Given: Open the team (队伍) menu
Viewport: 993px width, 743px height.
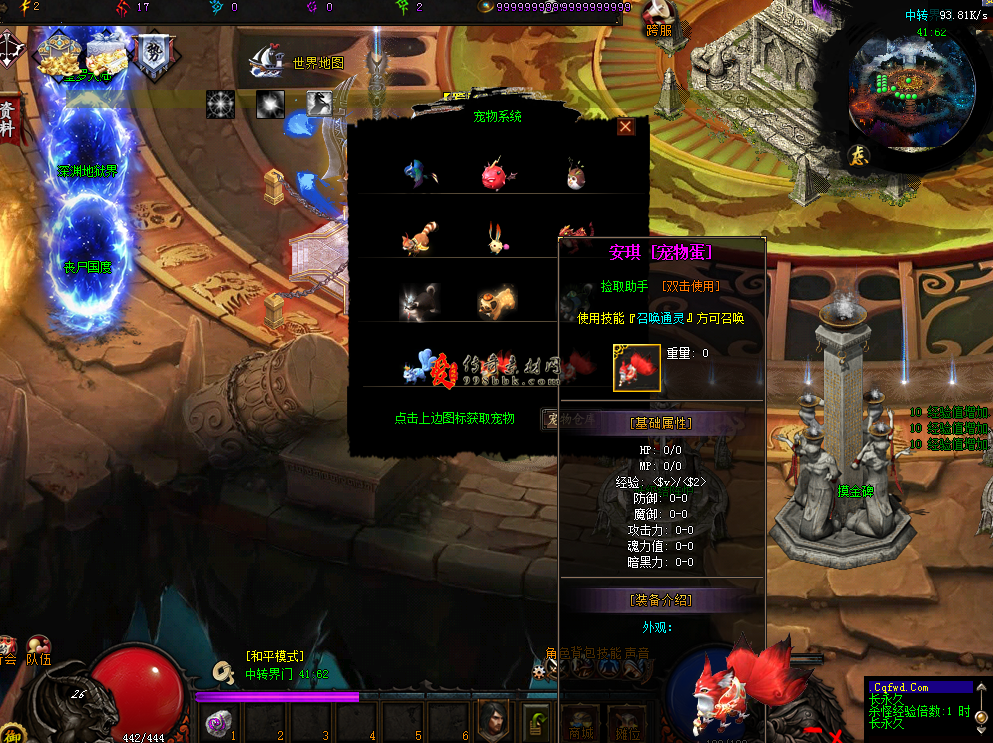Looking at the screenshot, I should pos(39,651).
